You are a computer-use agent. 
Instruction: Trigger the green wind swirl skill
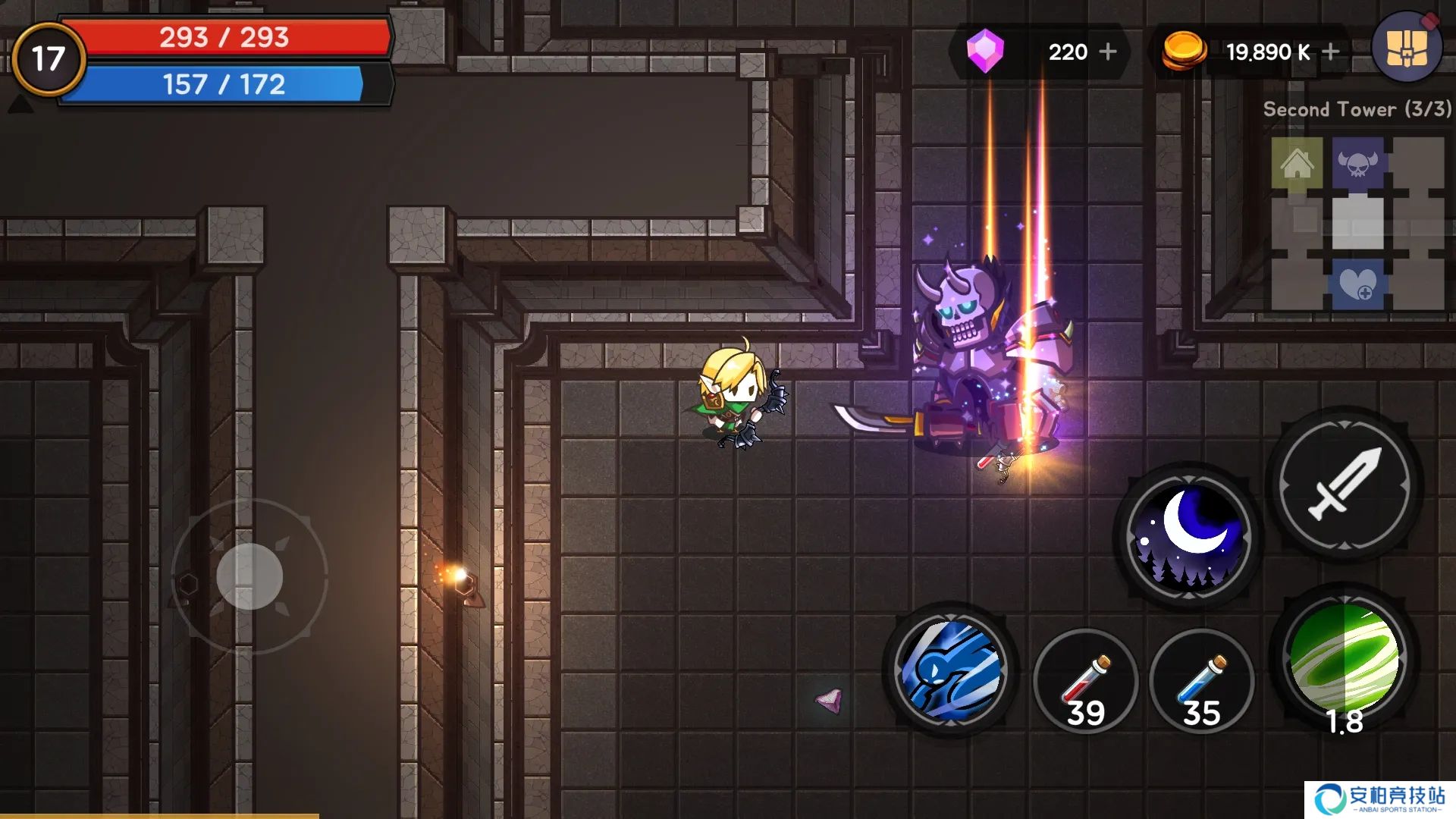click(1344, 658)
